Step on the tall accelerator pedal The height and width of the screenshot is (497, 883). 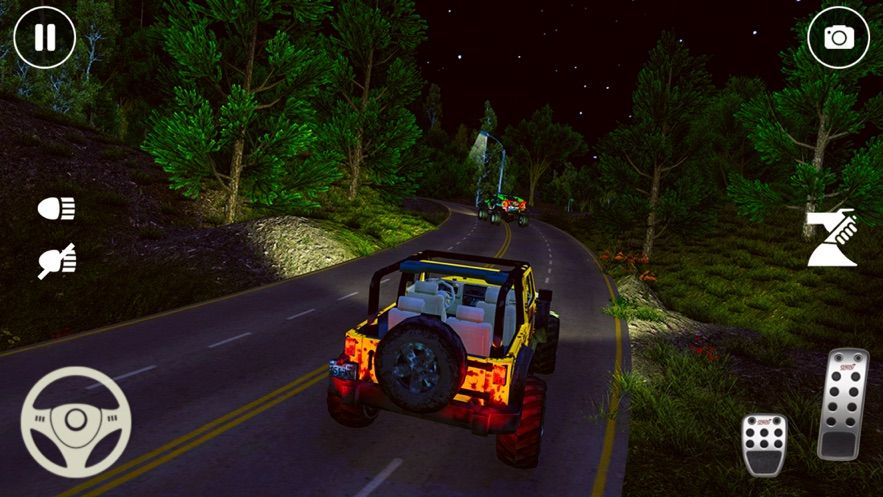(x=842, y=403)
